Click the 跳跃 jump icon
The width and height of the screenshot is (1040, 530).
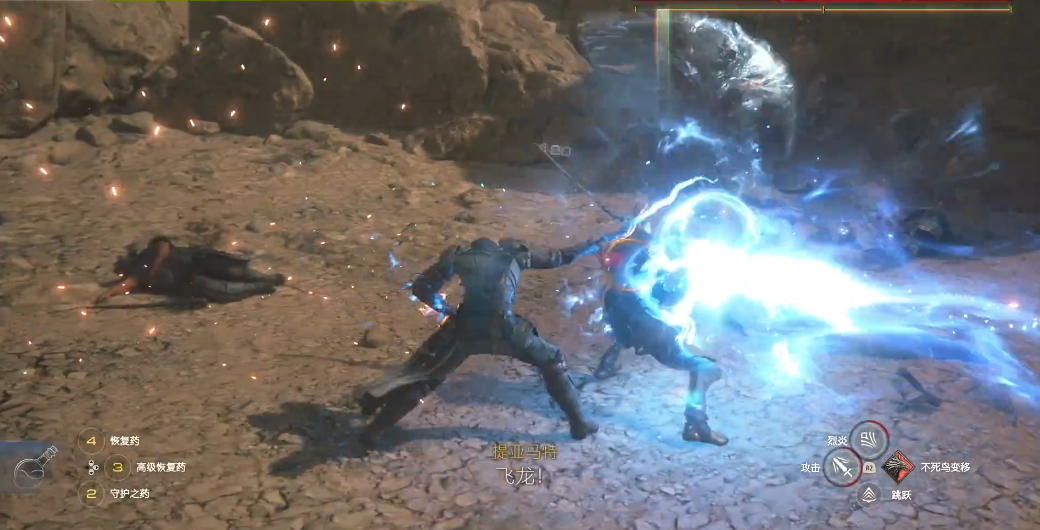pyautogui.click(x=869, y=493)
